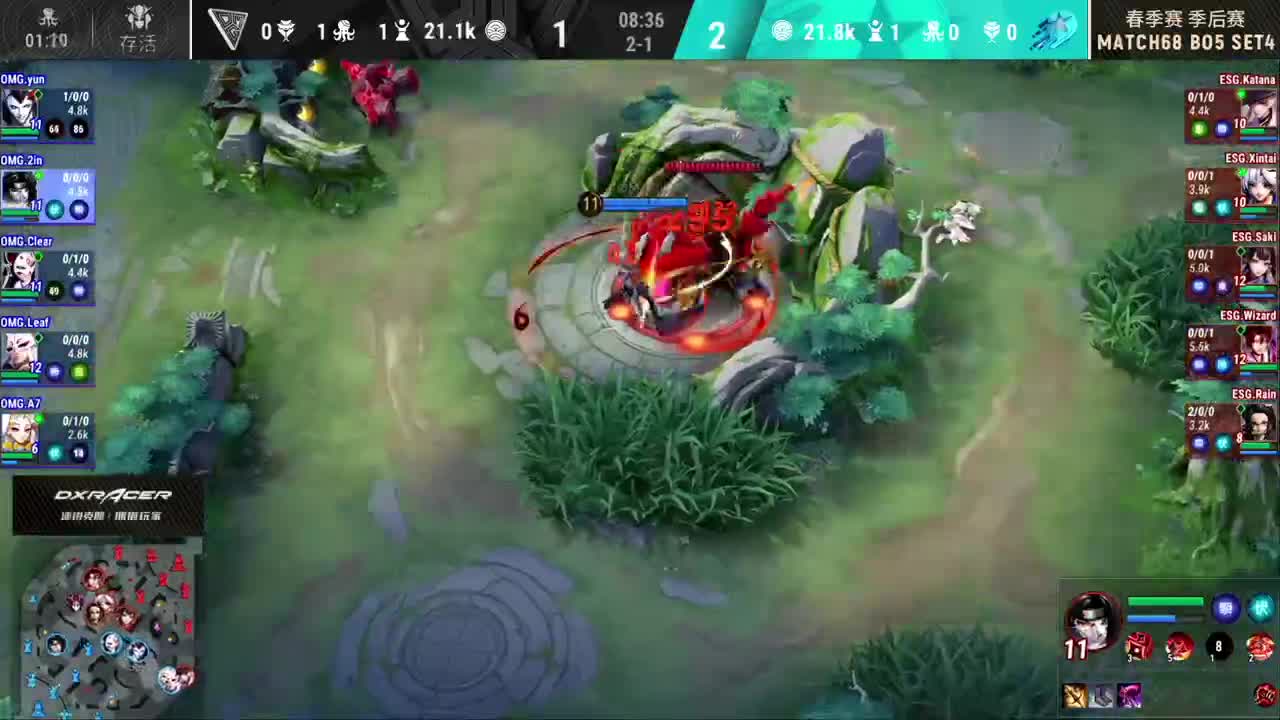Select the purple spider item icon in hero panel
This screenshot has height=720, width=1280.
point(1130,695)
